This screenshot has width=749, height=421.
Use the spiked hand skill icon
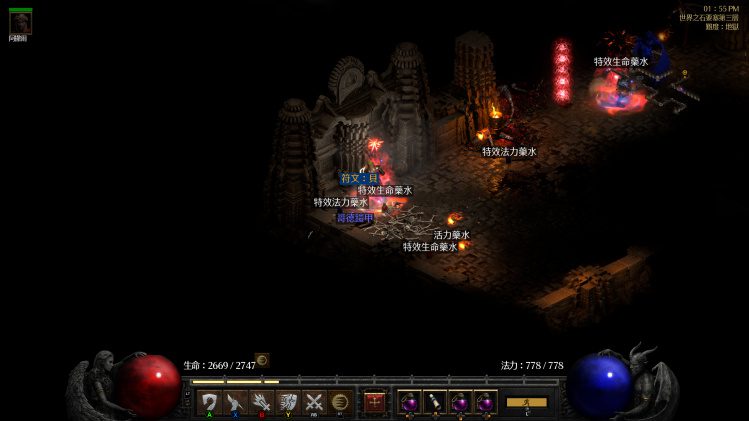pyautogui.click(x=262, y=402)
